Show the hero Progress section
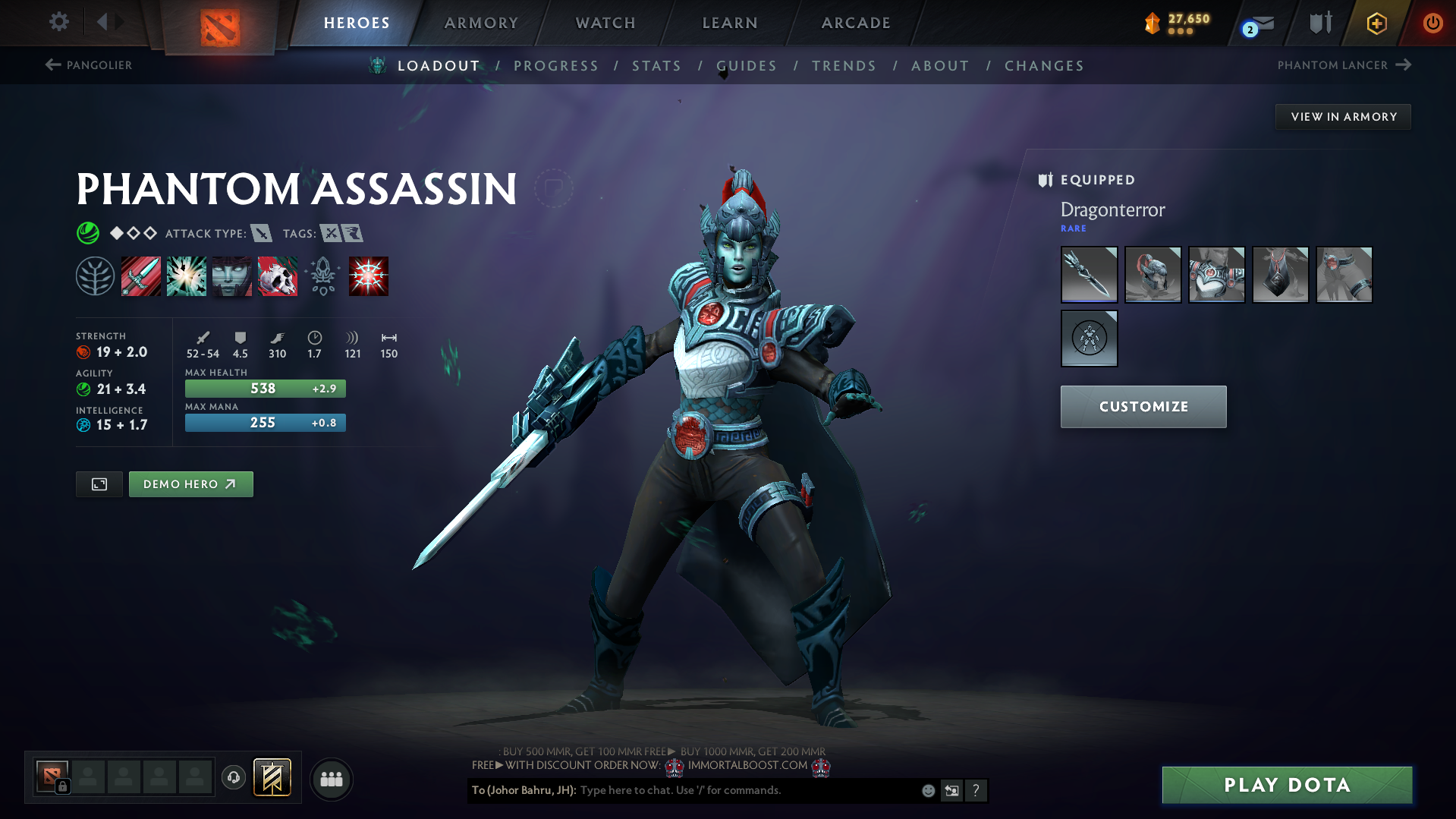 click(x=556, y=66)
